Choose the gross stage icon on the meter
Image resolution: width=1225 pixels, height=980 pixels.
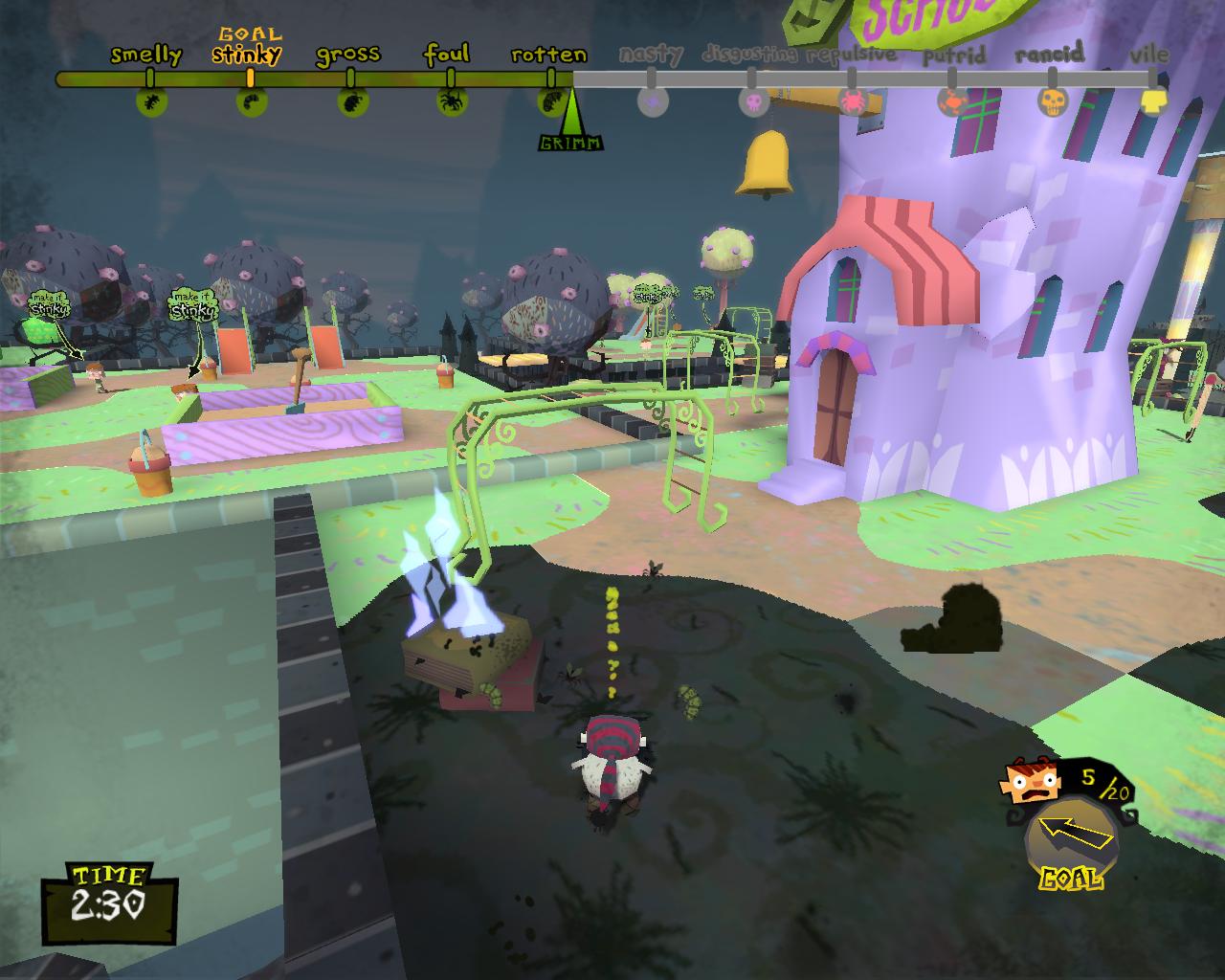(350, 100)
